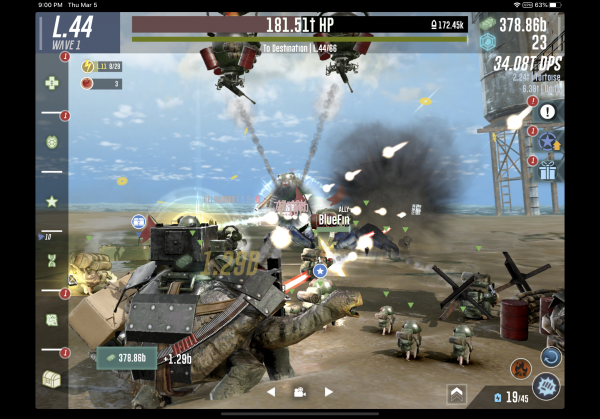Tap the L.44 wave level panel
This screenshot has height=419, width=600.
77,31
